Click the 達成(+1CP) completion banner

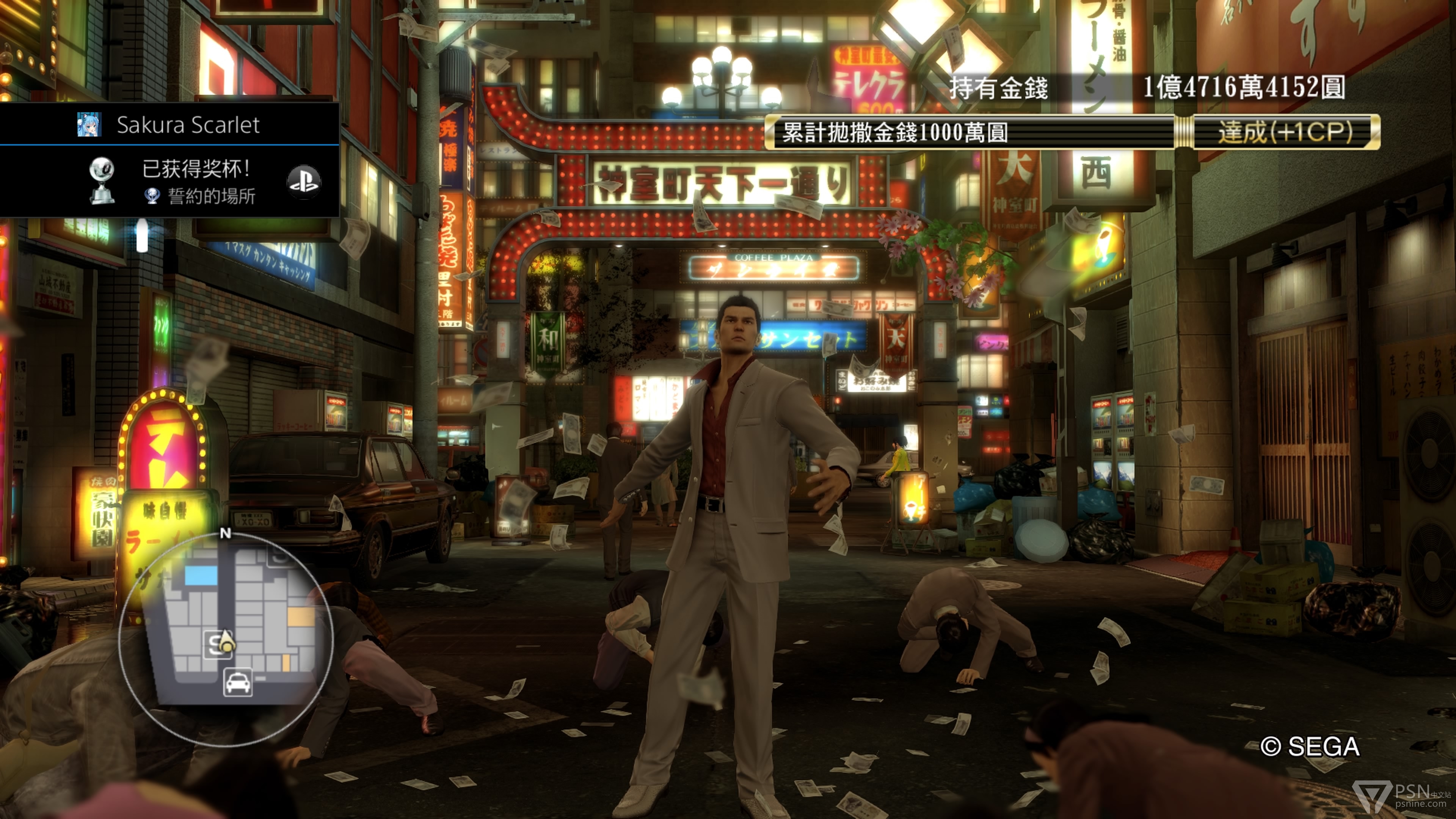pos(1284,132)
